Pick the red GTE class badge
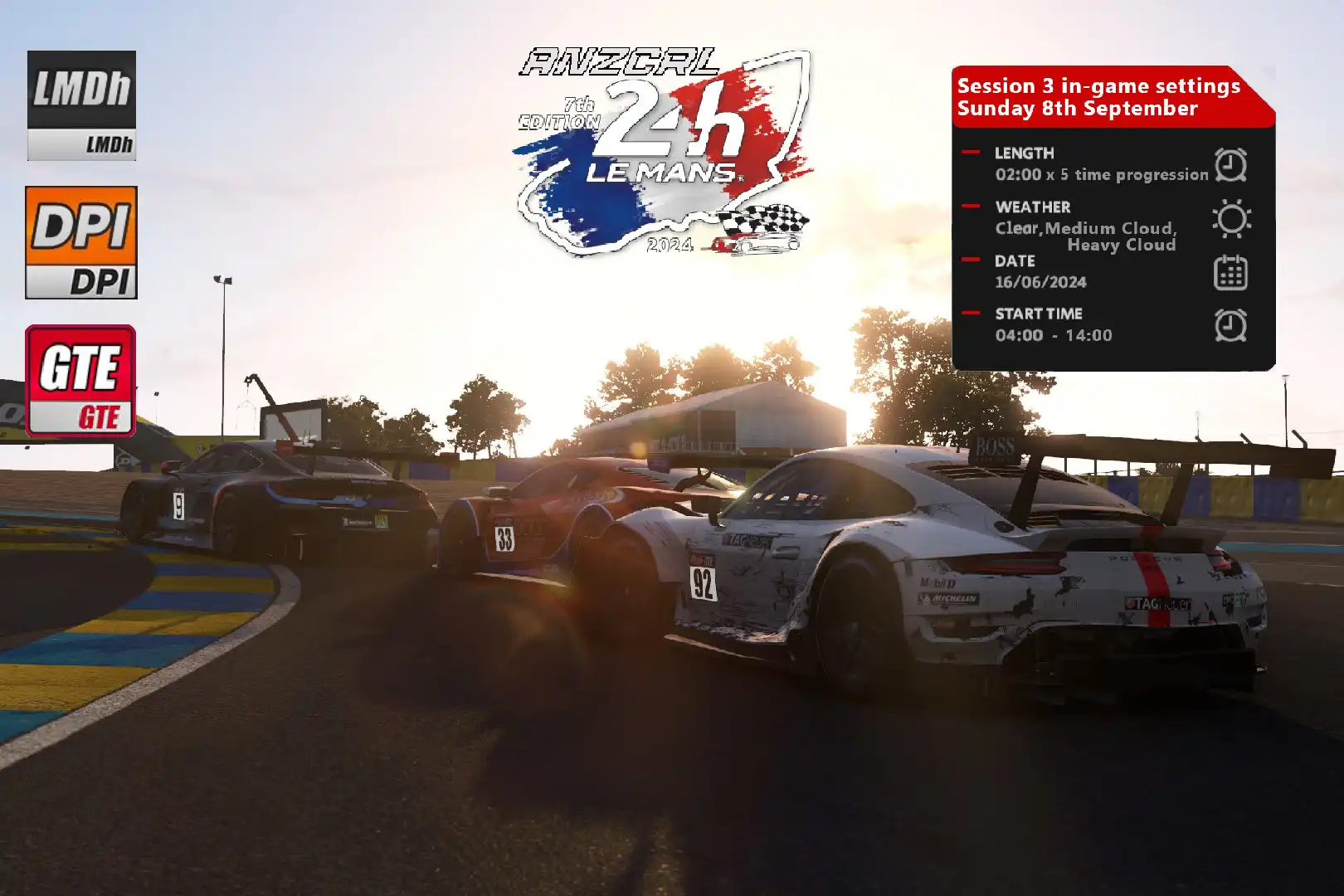 80,381
